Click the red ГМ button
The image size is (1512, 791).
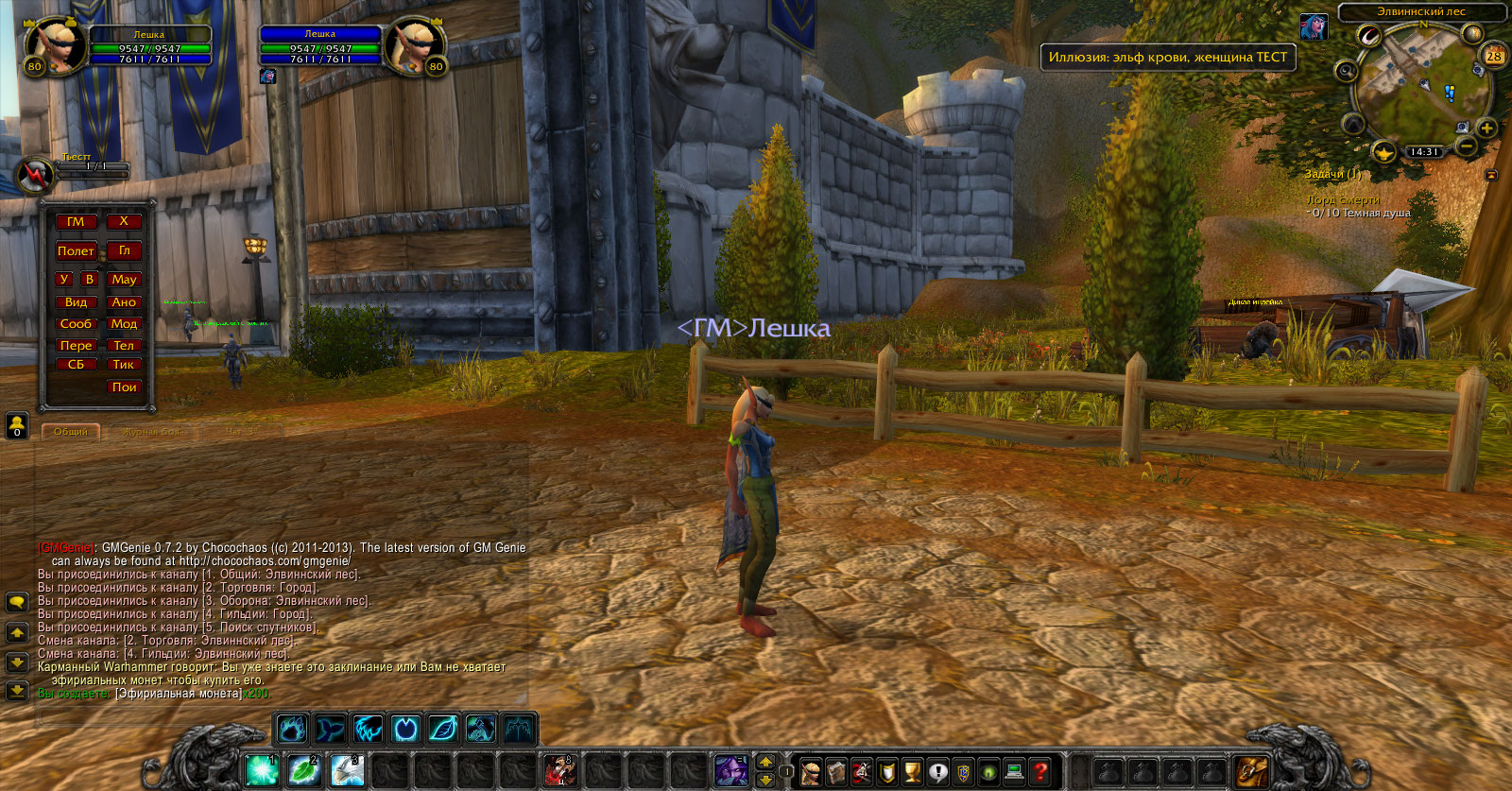click(x=76, y=222)
